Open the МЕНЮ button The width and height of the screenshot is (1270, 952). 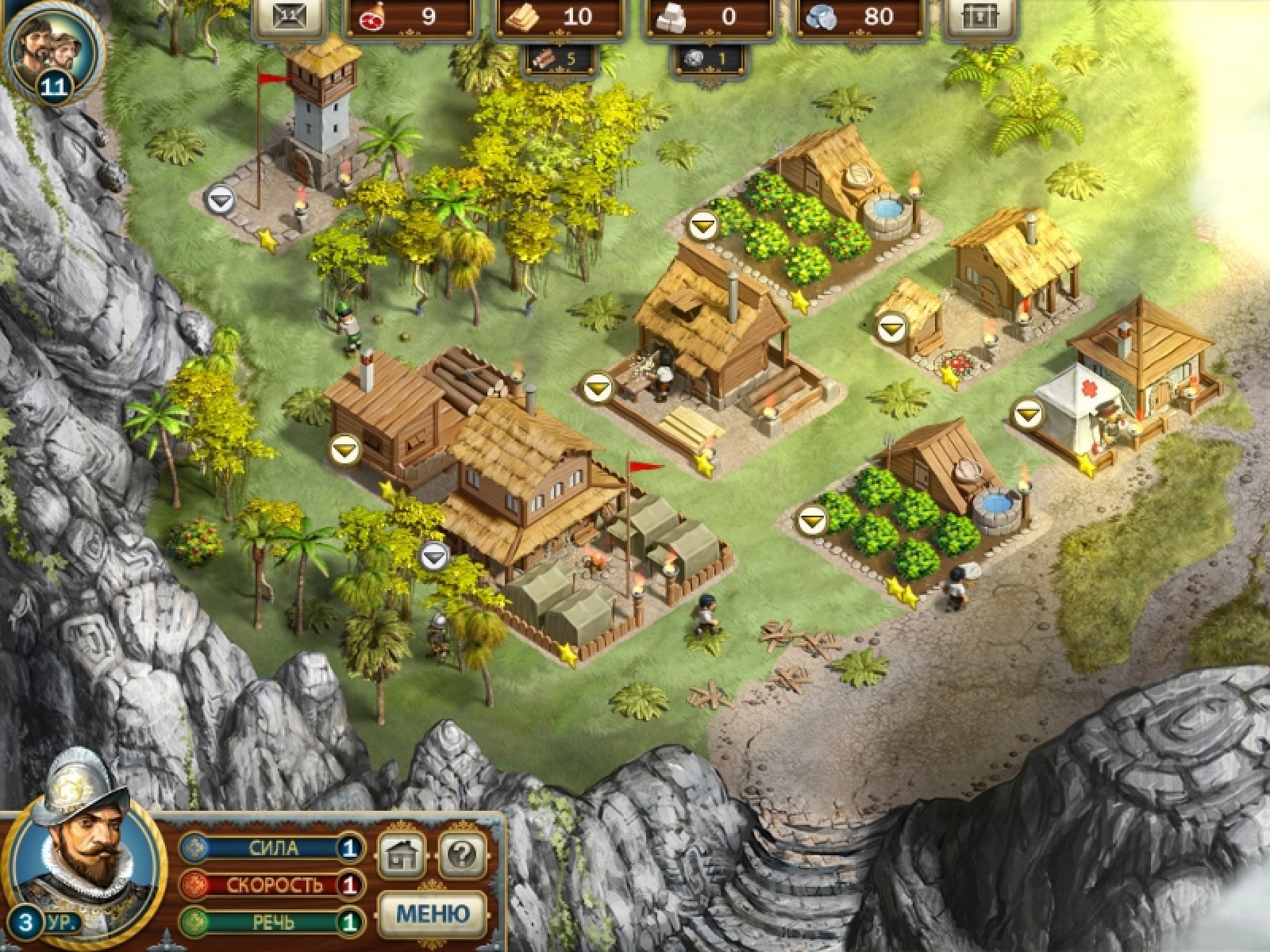[431, 912]
